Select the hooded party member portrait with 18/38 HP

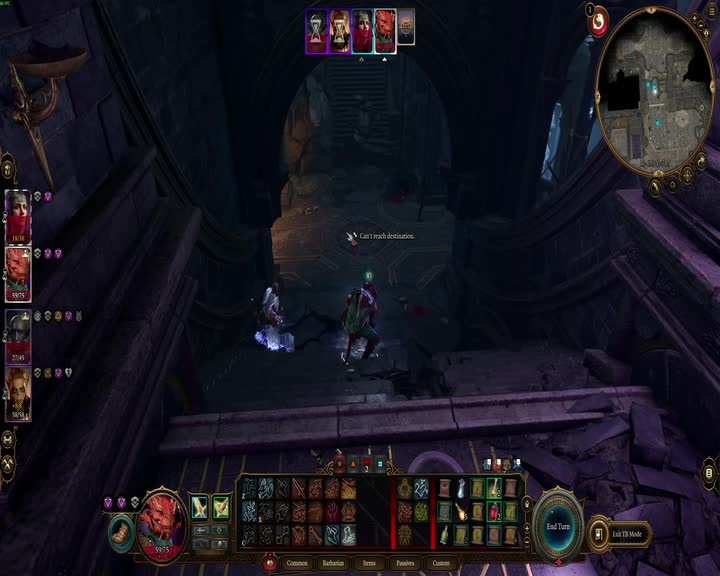click(18, 215)
